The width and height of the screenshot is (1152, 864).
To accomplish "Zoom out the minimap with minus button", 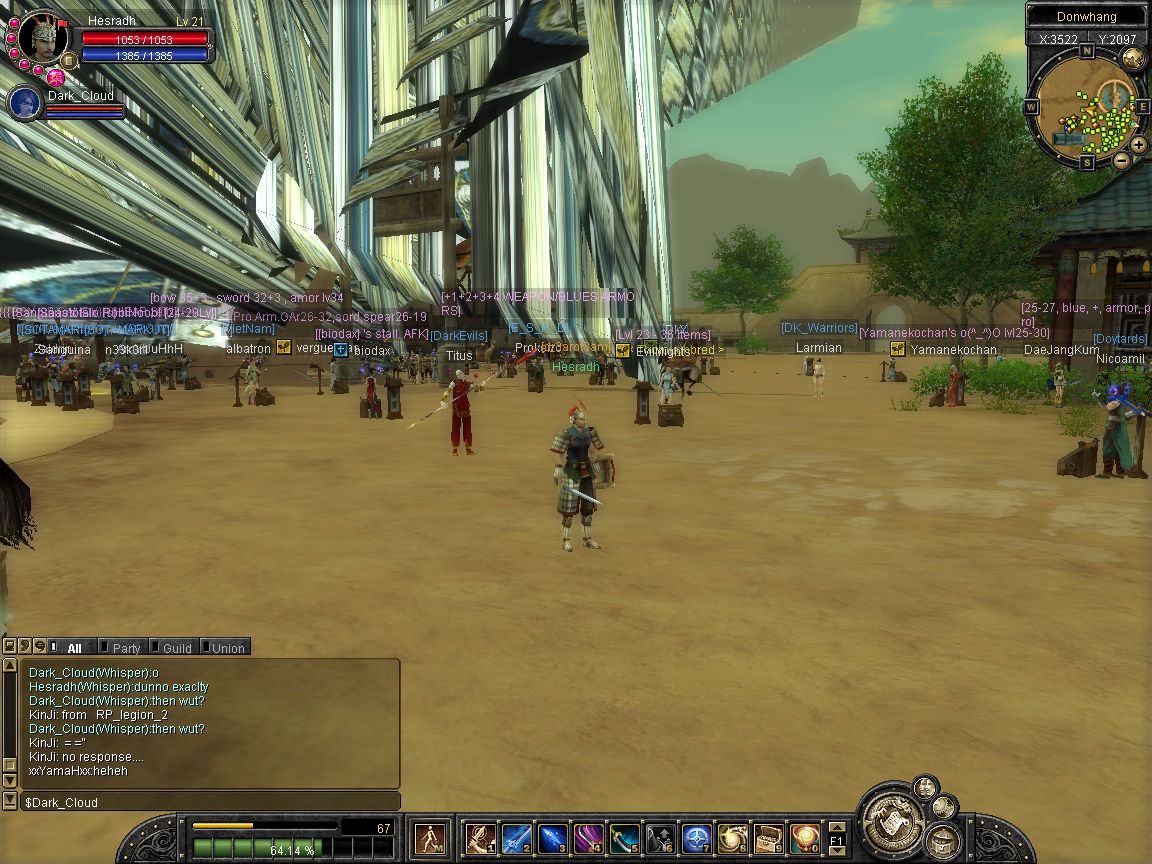I will [1121, 159].
